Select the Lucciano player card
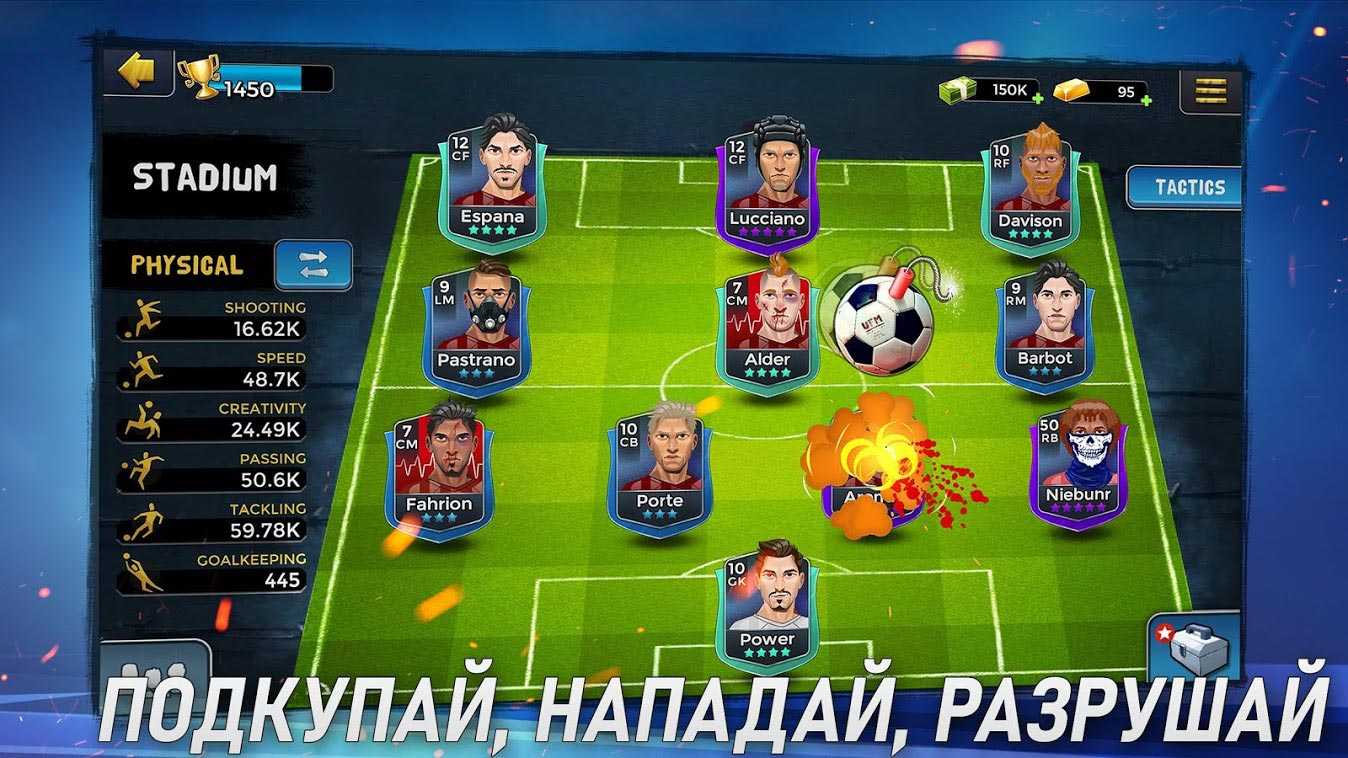Viewport: 1348px width, 758px height. (x=767, y=182)
